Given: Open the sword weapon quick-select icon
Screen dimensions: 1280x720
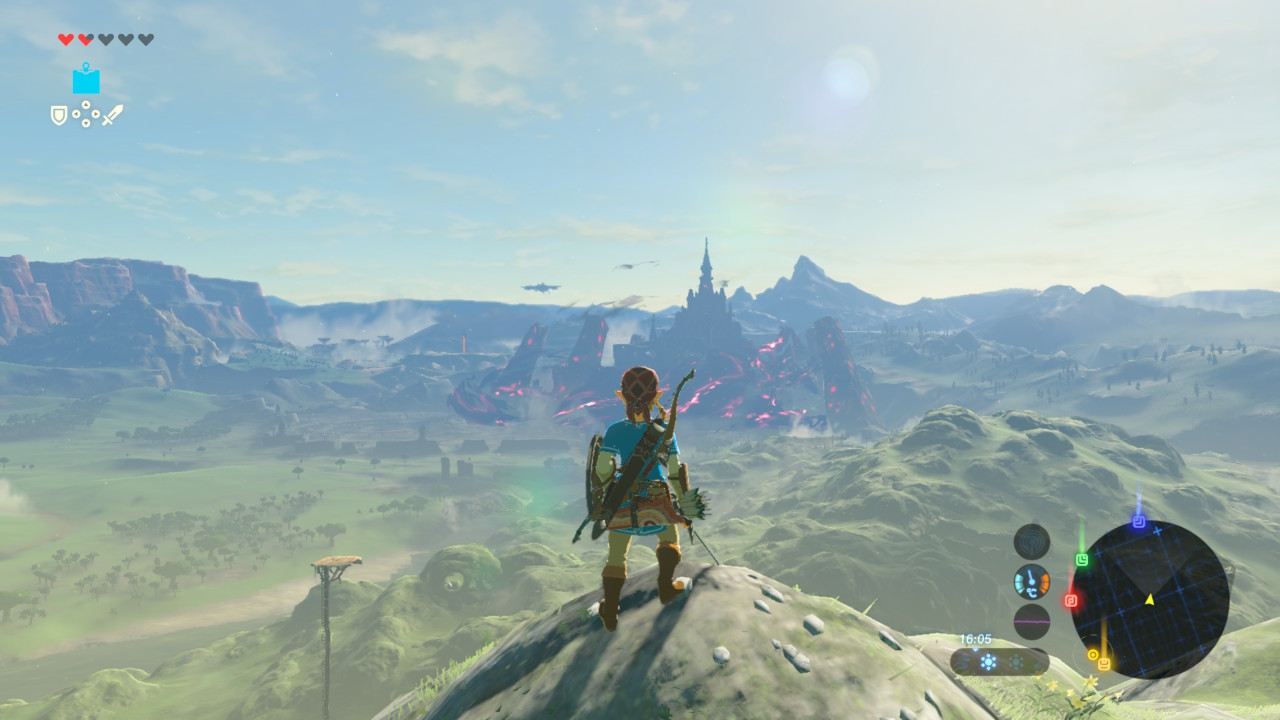Looking at the screenshot, I should (x=112, y=115).
